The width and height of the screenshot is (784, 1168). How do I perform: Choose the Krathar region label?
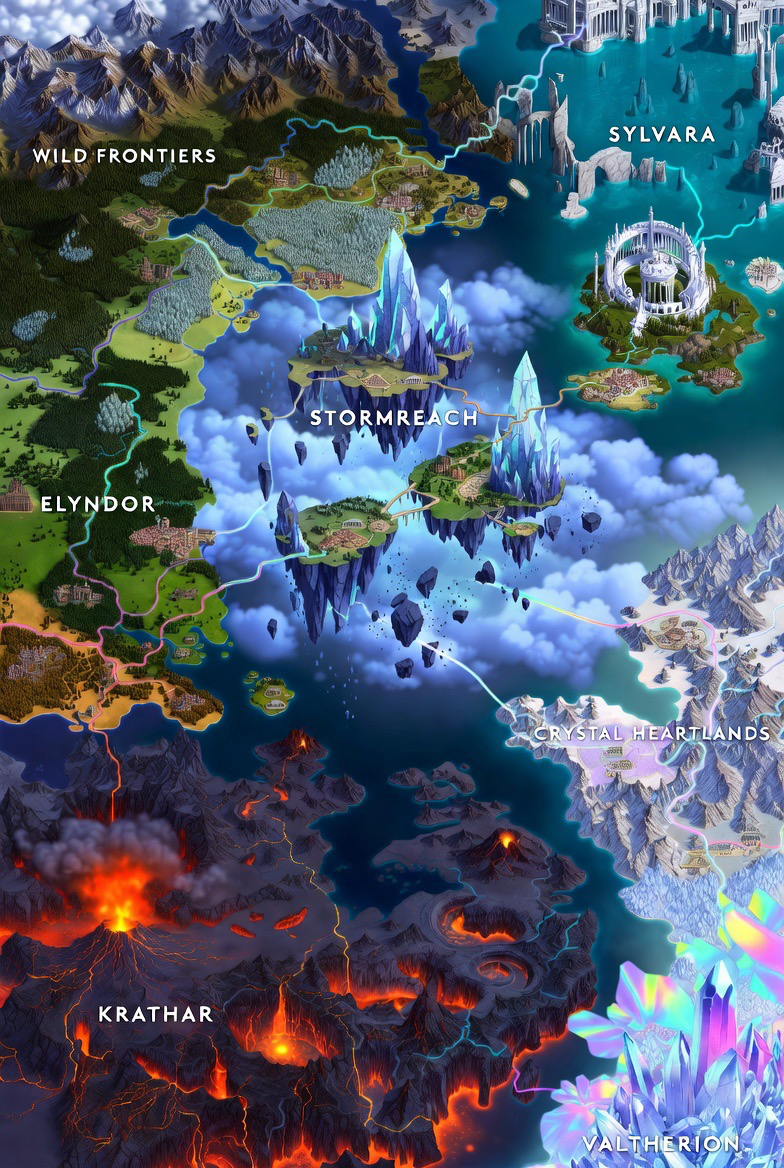pos(156,1015)
